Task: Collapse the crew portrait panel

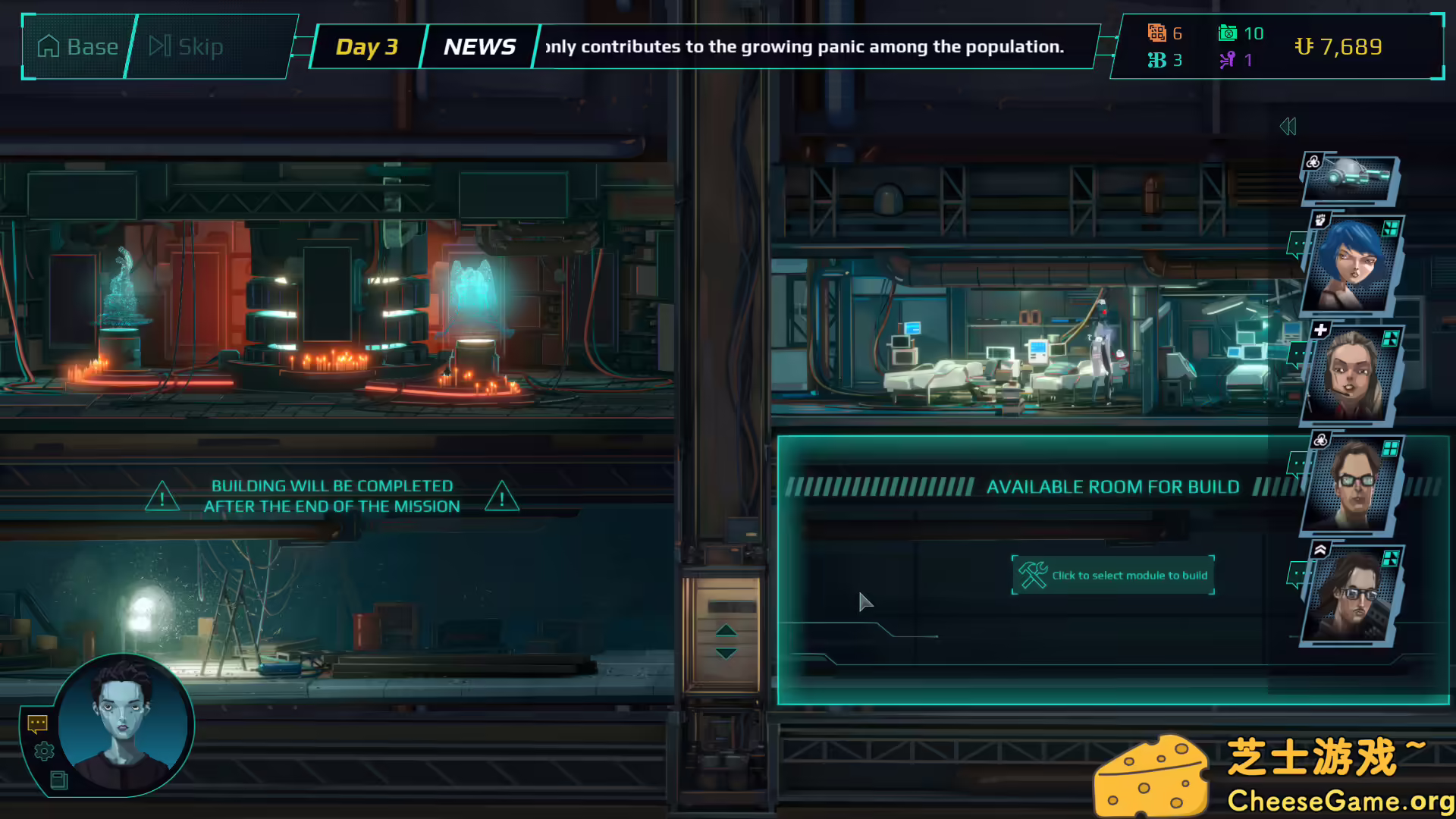Action: 1288,127
